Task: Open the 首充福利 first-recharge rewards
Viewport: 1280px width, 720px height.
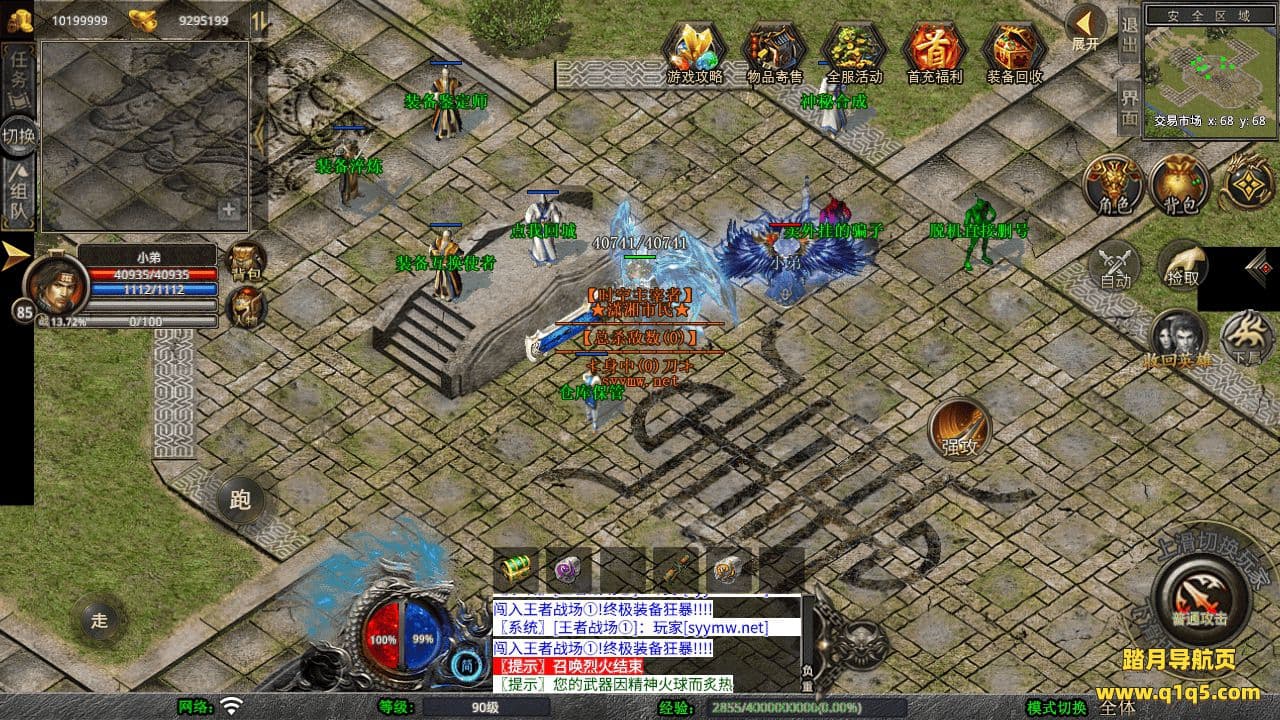Action: point(934,50)
